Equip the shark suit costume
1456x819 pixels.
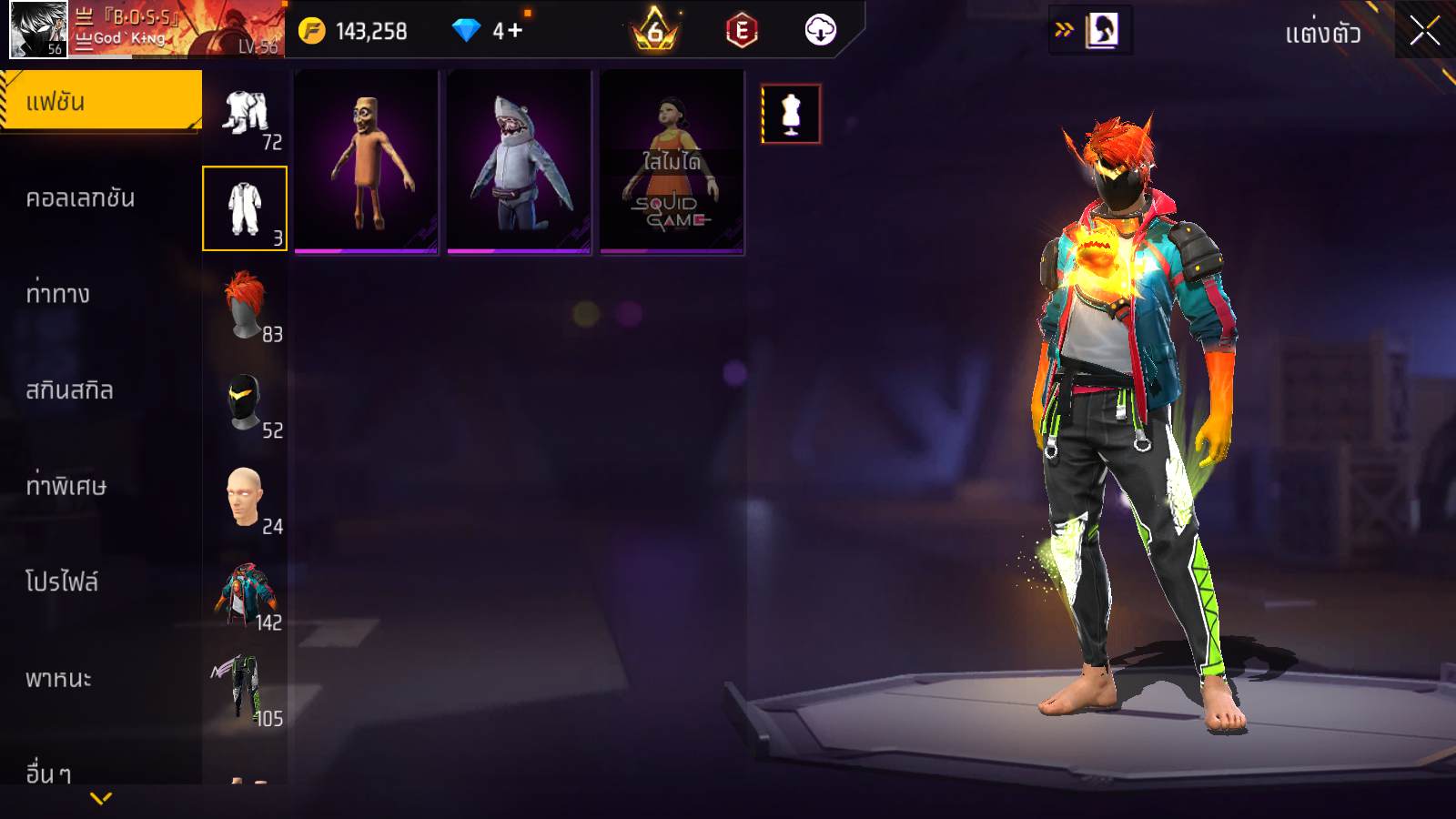tap(520, 162)
